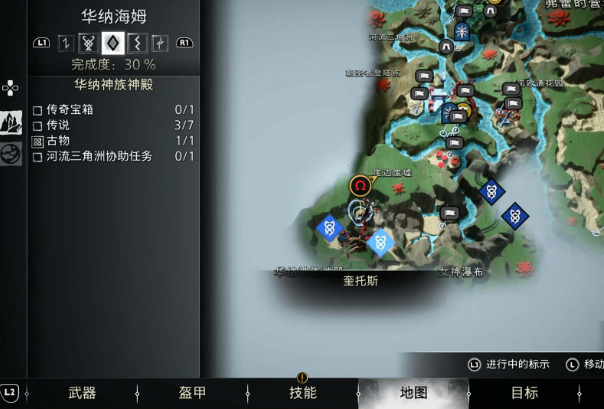
Task: Open the mountain region map icon
Action: tap(12, 123)
